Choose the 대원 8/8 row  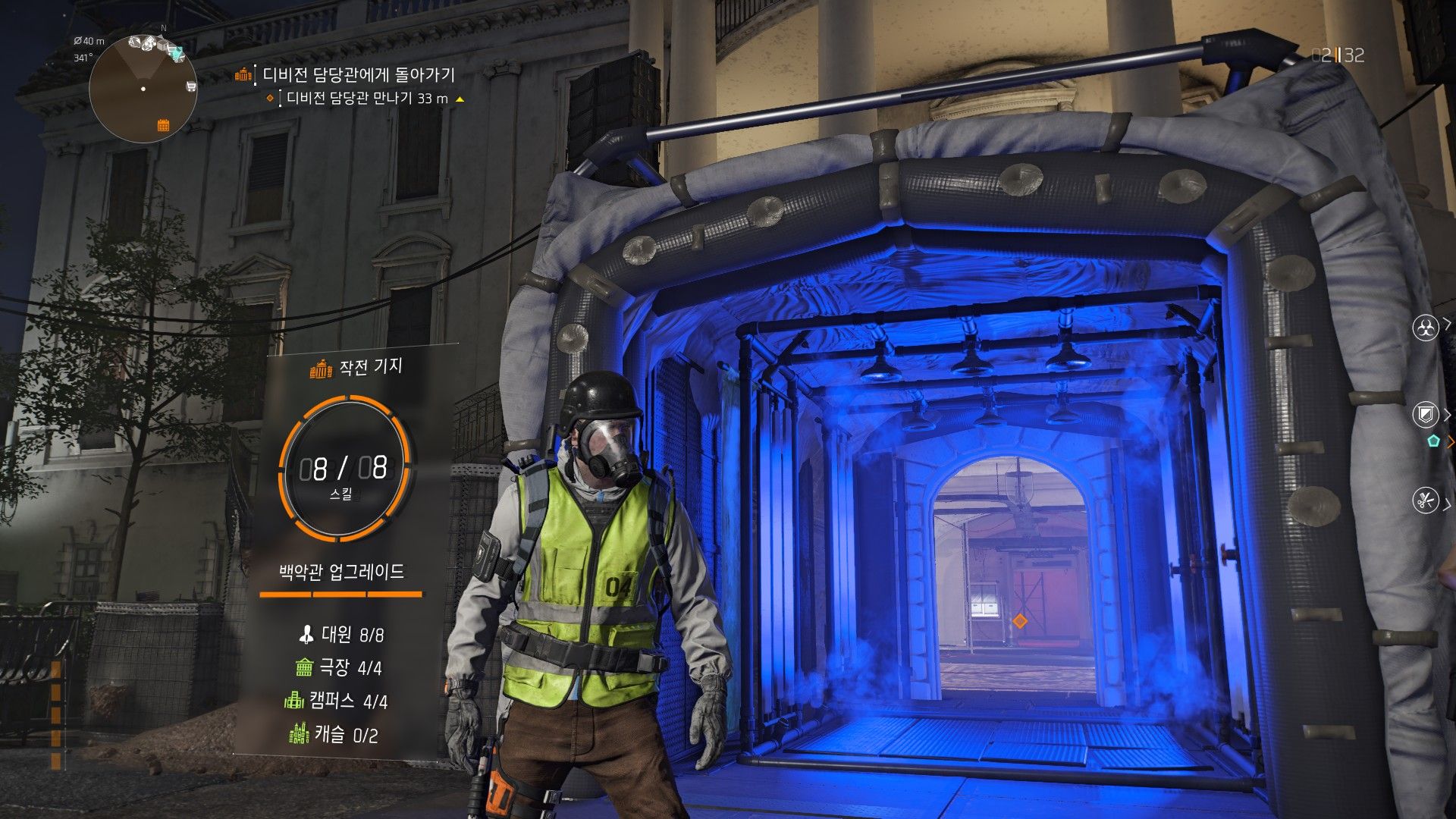[342, 634]
